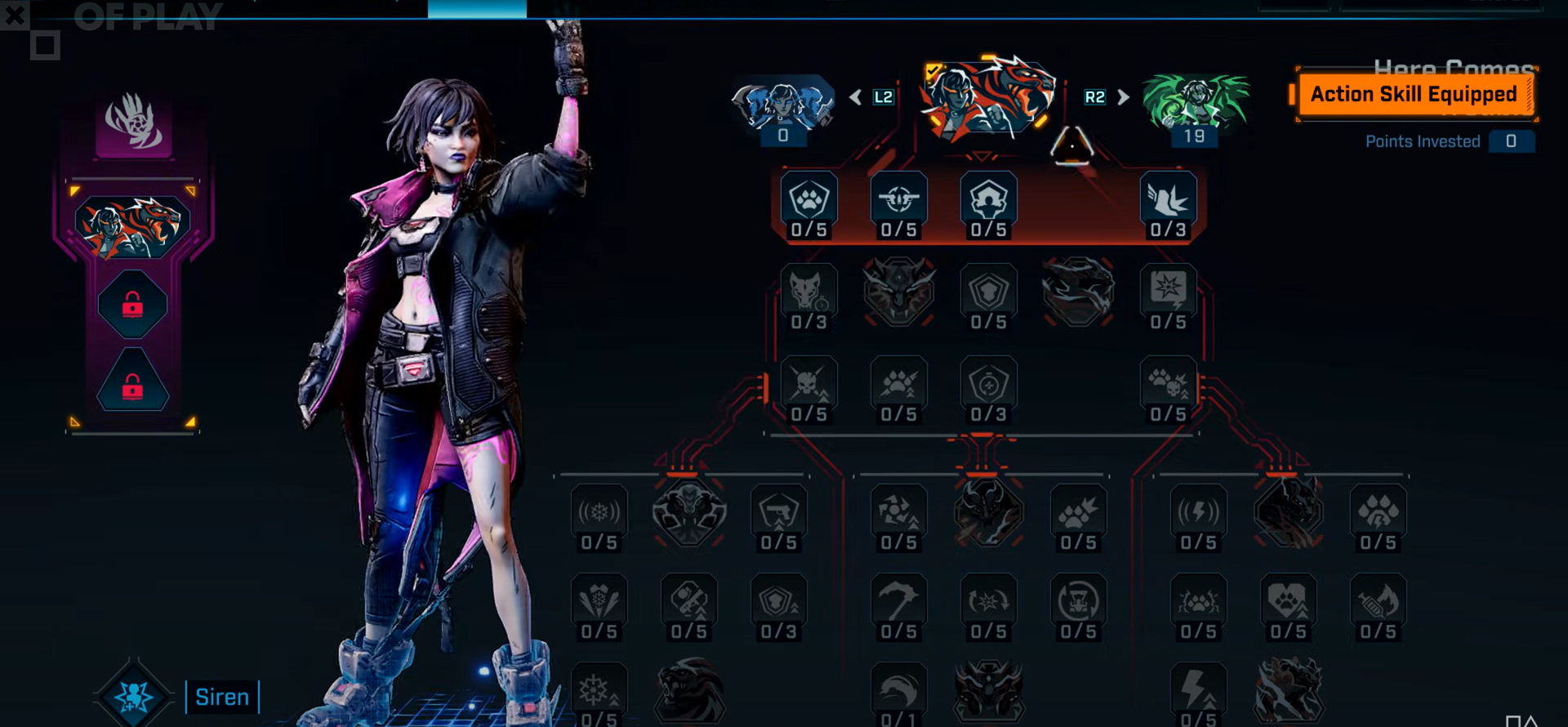Select the wolf head with timer skill
Image resolution: width=1568 pixels, height=727 pixels.
pos(808,291)
